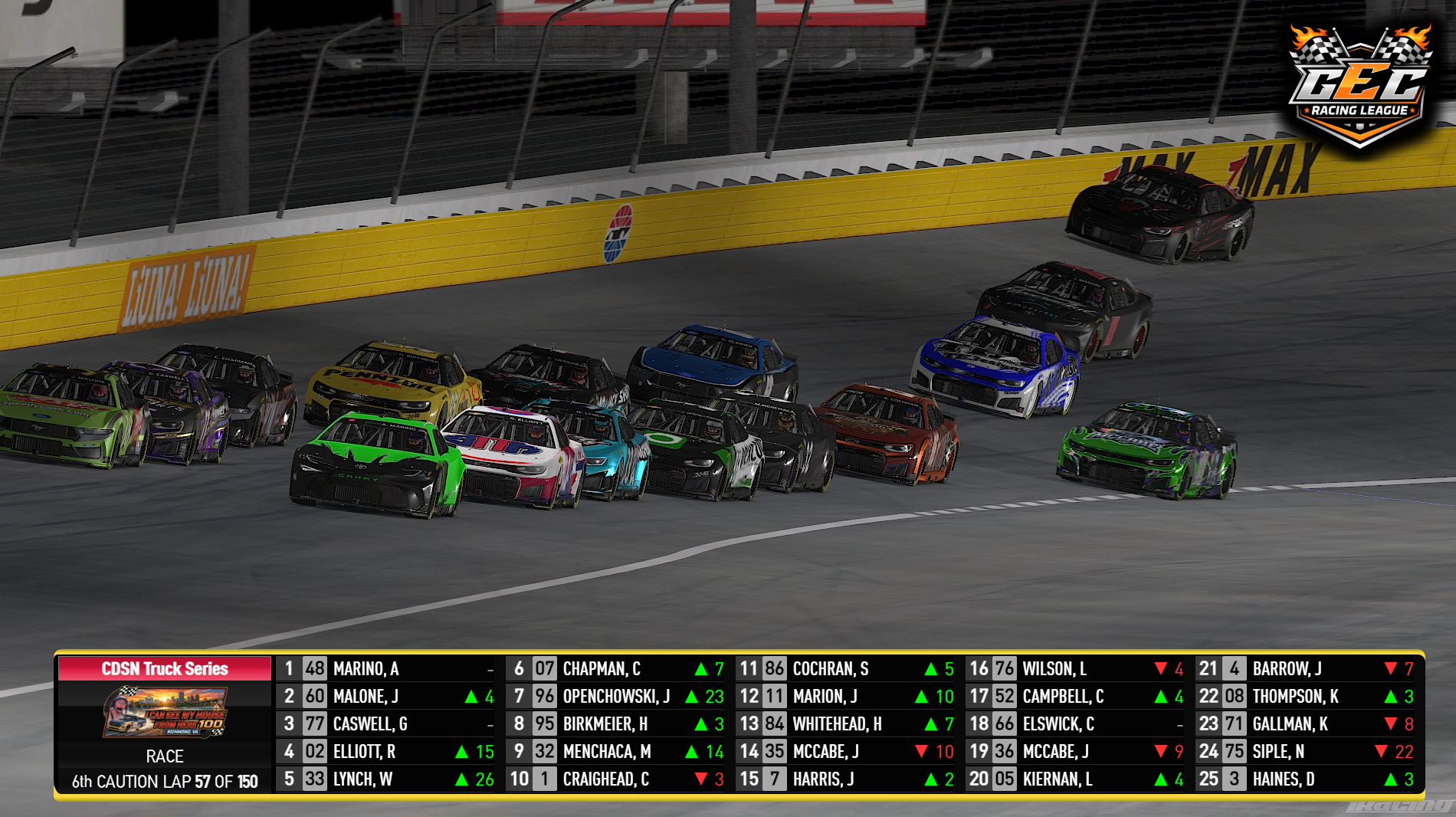Click the green arrow next to COCHRAN, S
The height and width of the screenshot is (817, 1456).
[x=930, y=669]
